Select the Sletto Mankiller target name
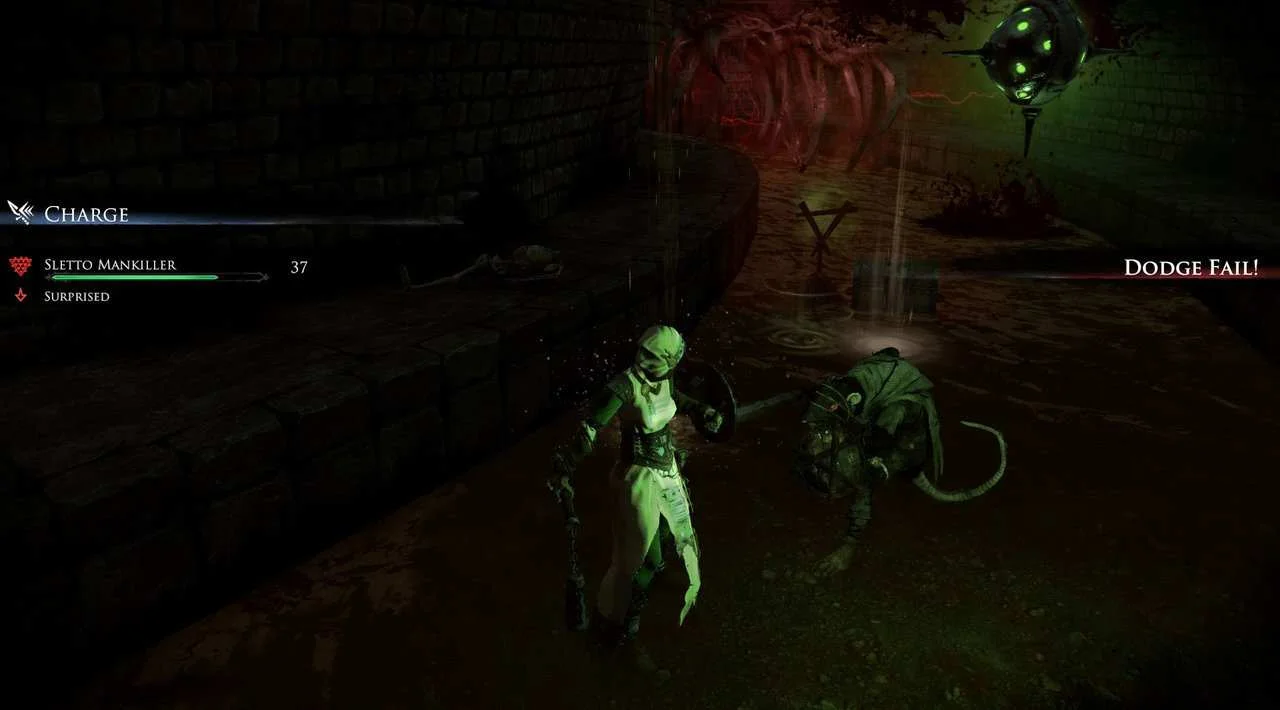This screenshot has width=1280, height=710. click(110, 265)
